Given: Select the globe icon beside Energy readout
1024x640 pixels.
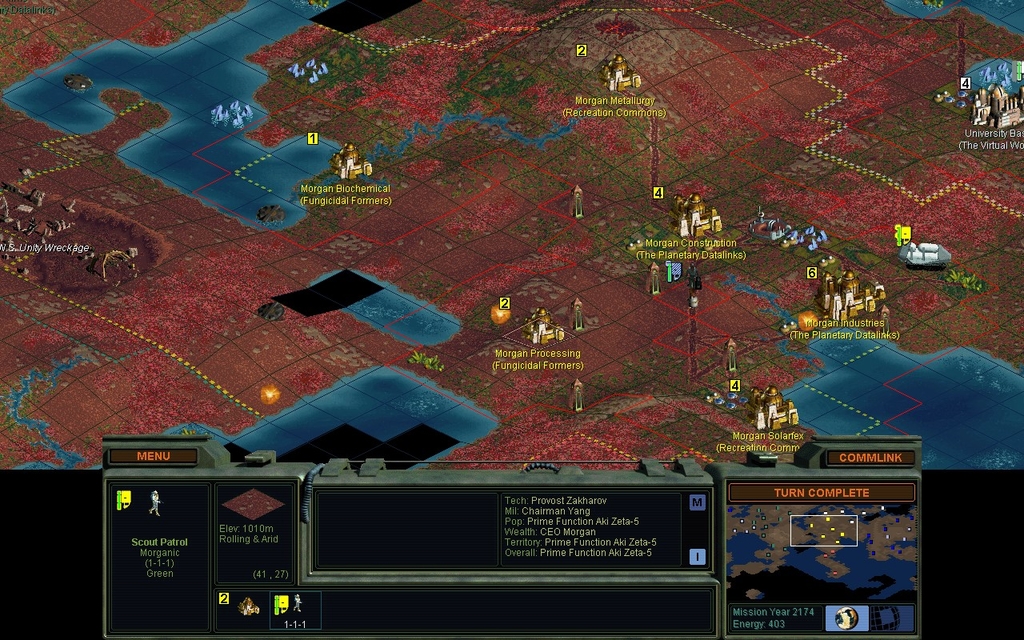Looking at the screenshot, I should (x=846, y=617).
